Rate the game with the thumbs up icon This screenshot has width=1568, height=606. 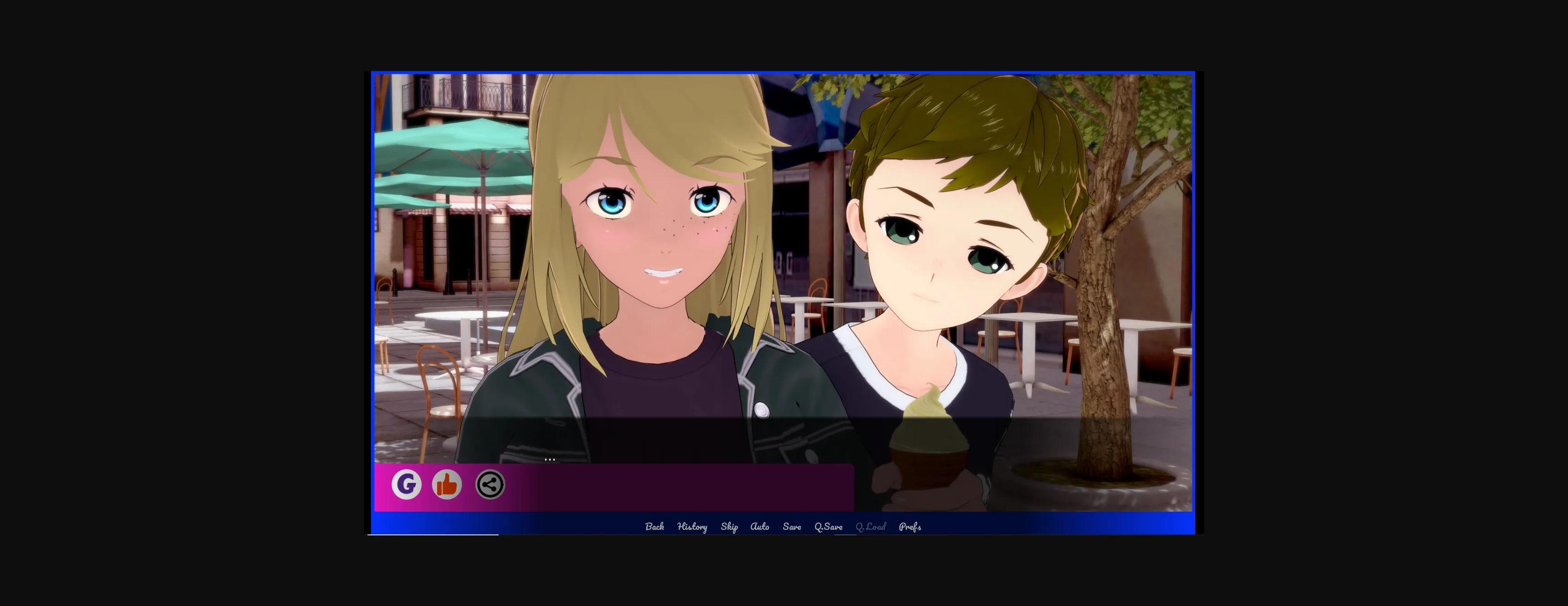point(448,484)
